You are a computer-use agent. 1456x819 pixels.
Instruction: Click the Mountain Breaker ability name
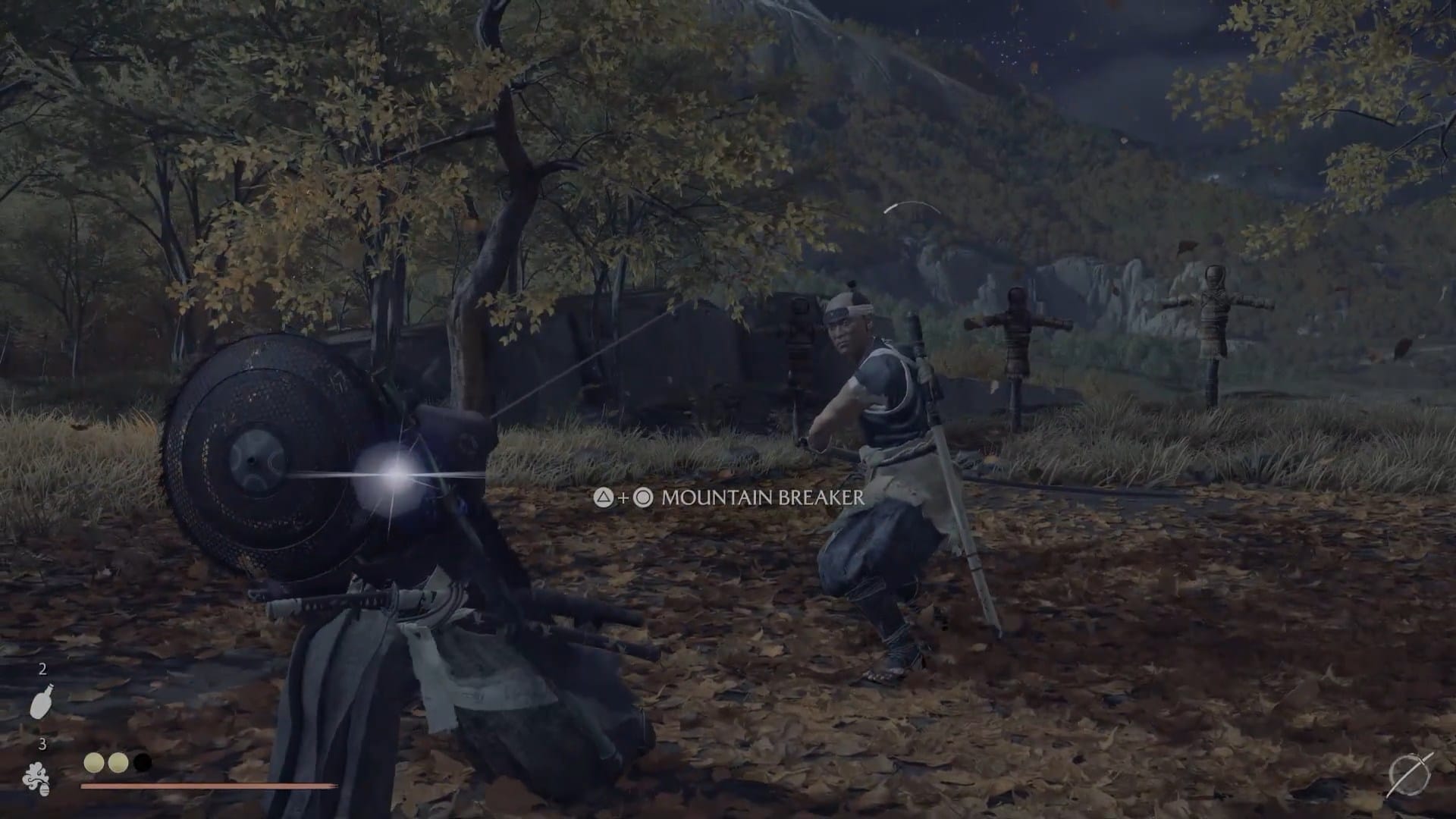pos(761,499)
